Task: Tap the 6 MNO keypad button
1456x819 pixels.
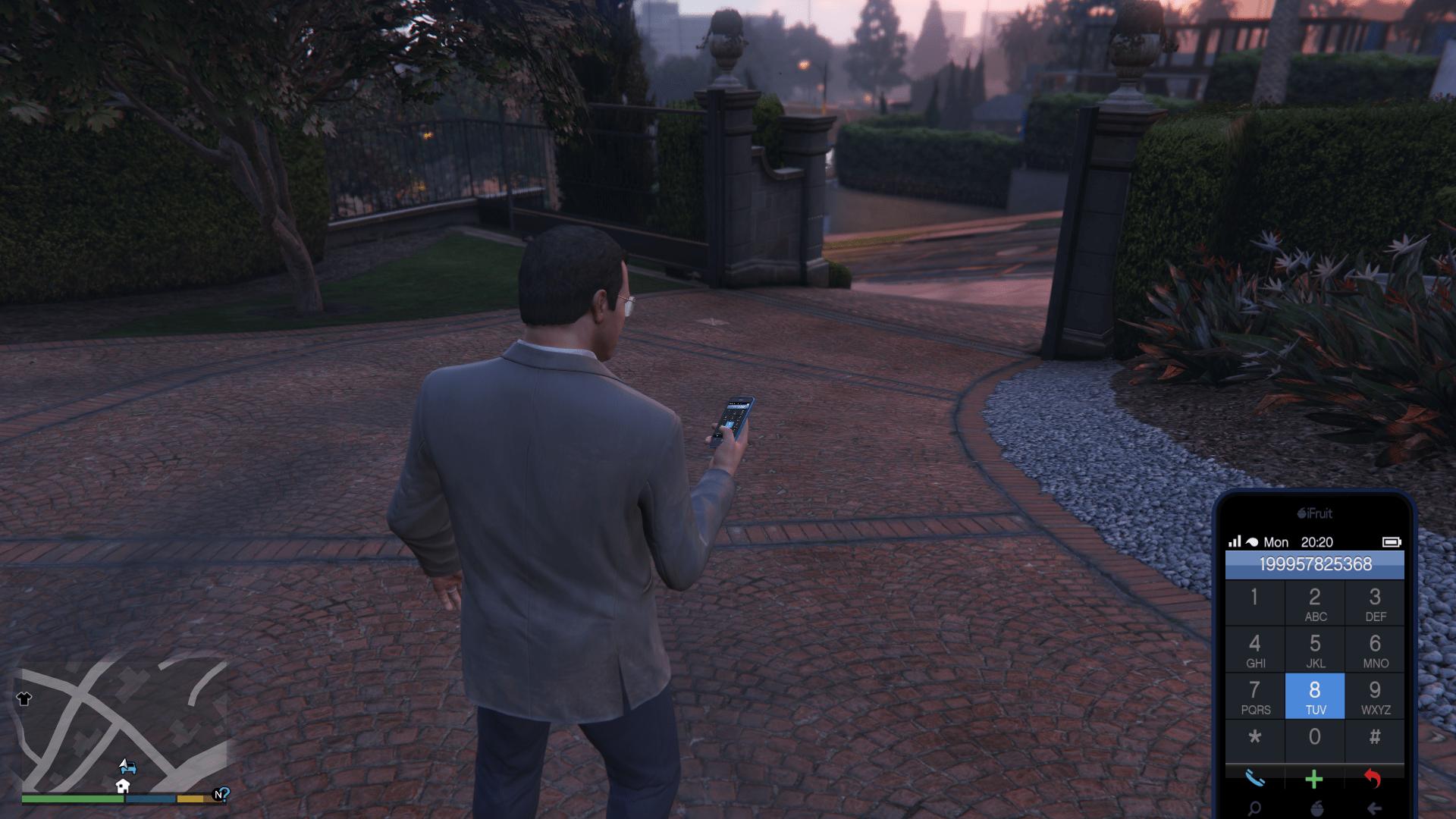Action: click(1375, 650)
